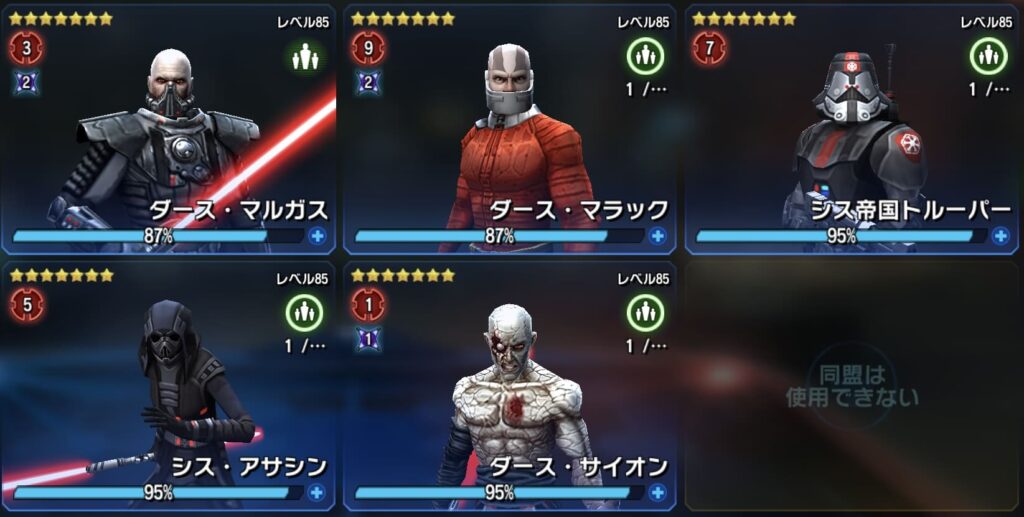The image size is (1024, 517).
Task: Click the green squad icon on シス帝国トルーパー's card
Action: point(987,57)
